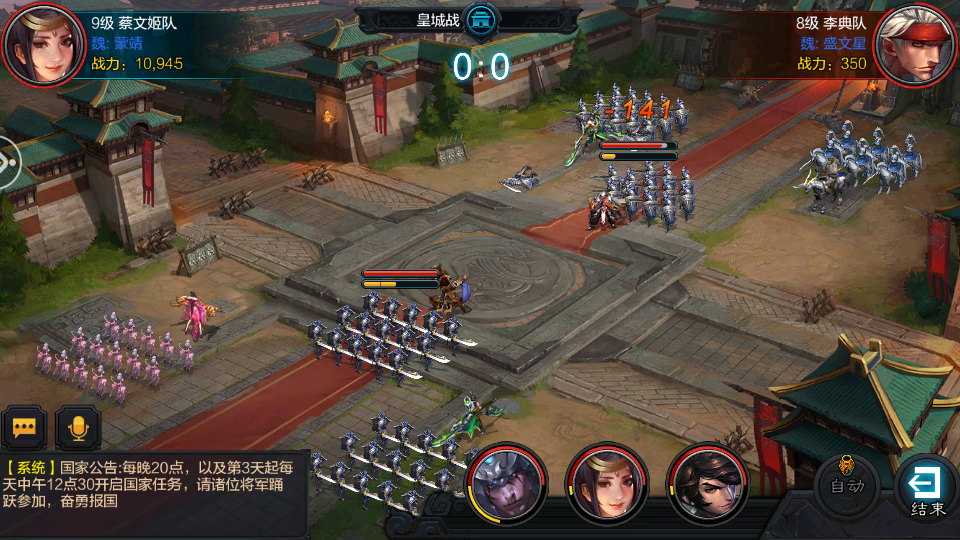This screenshot has width=960, height=540.
Task: Activate the microphone voice chat button
Action: (x=77, y=428)
